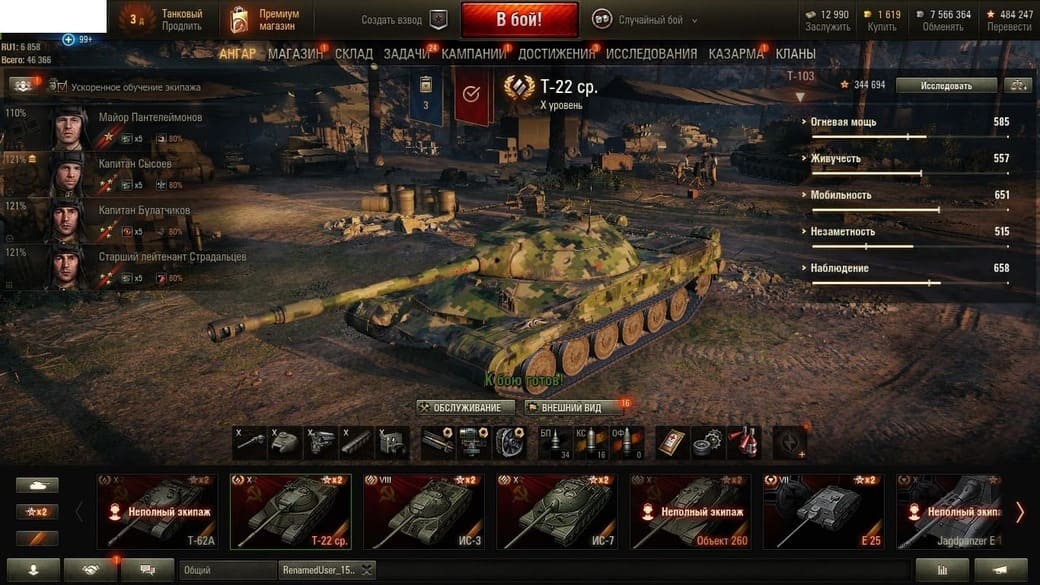
Task: Open the Премиум магазин
Action: coord(268,19)
